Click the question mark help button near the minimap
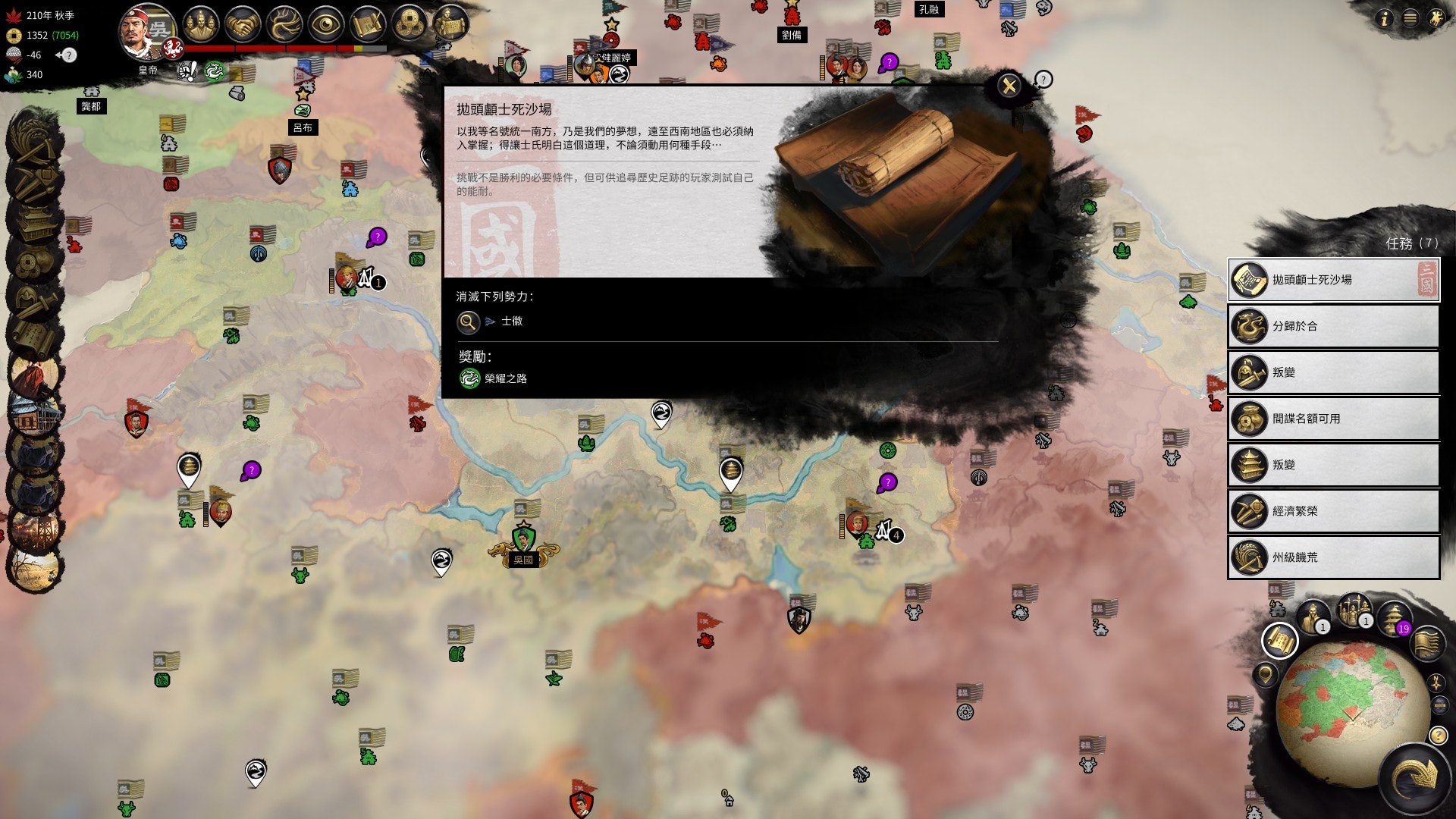1456x819 pixels. (x=1439, y=734)
